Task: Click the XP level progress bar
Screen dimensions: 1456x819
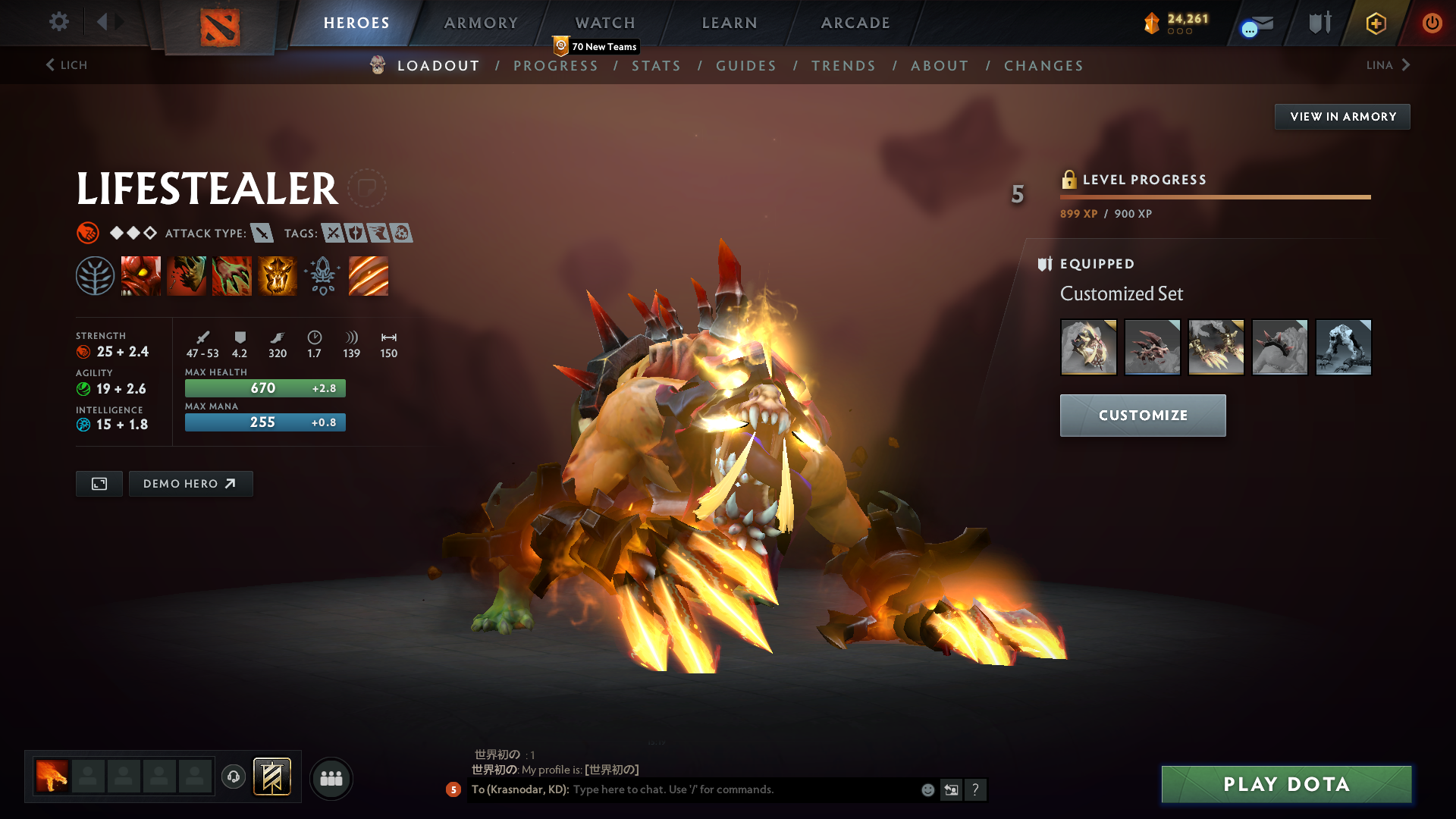Action: [x=1213, y=196]
